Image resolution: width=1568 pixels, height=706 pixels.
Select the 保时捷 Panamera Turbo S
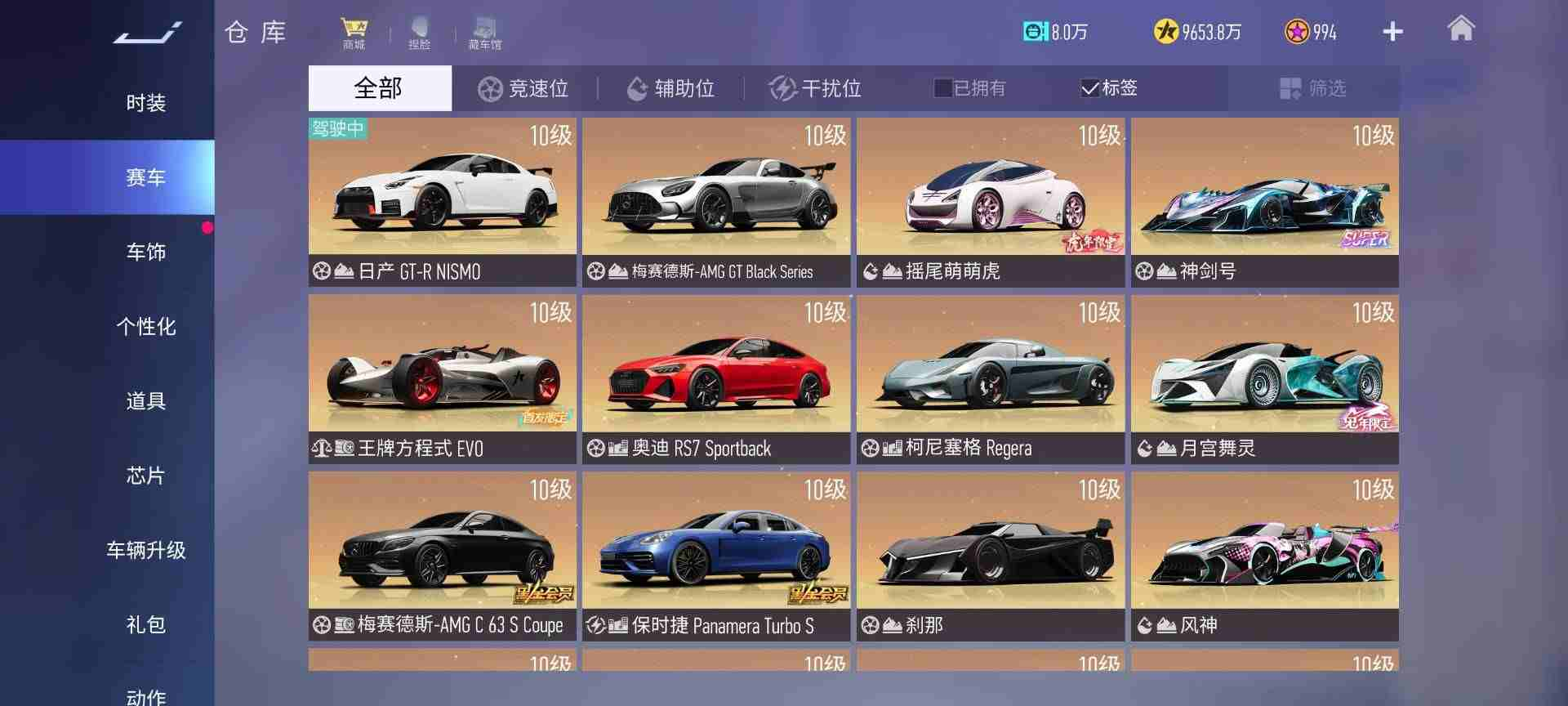click(x=716, y=556)
